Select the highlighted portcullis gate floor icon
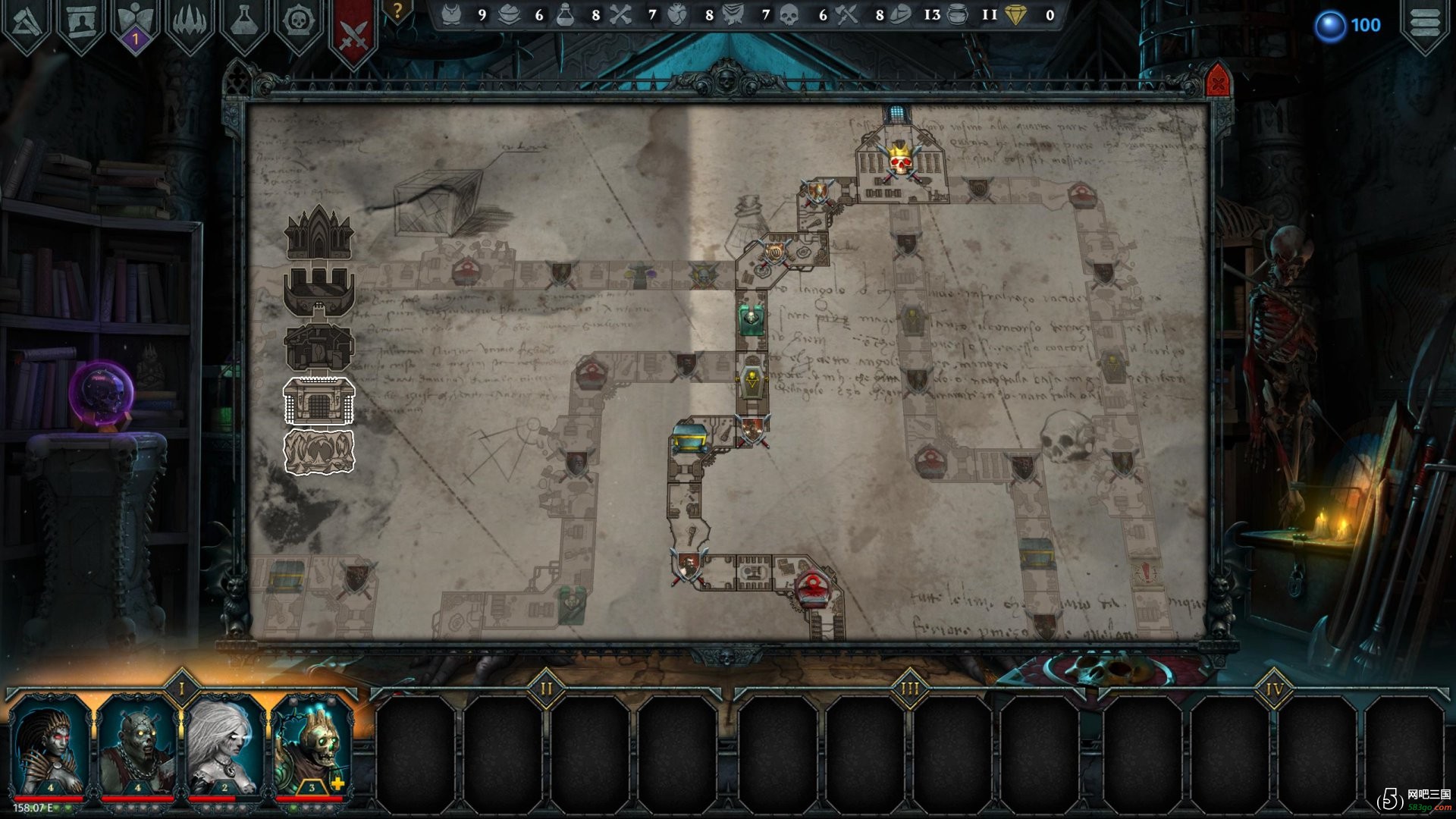This screenshot has width=1456, height=819. tap(318, 400)
